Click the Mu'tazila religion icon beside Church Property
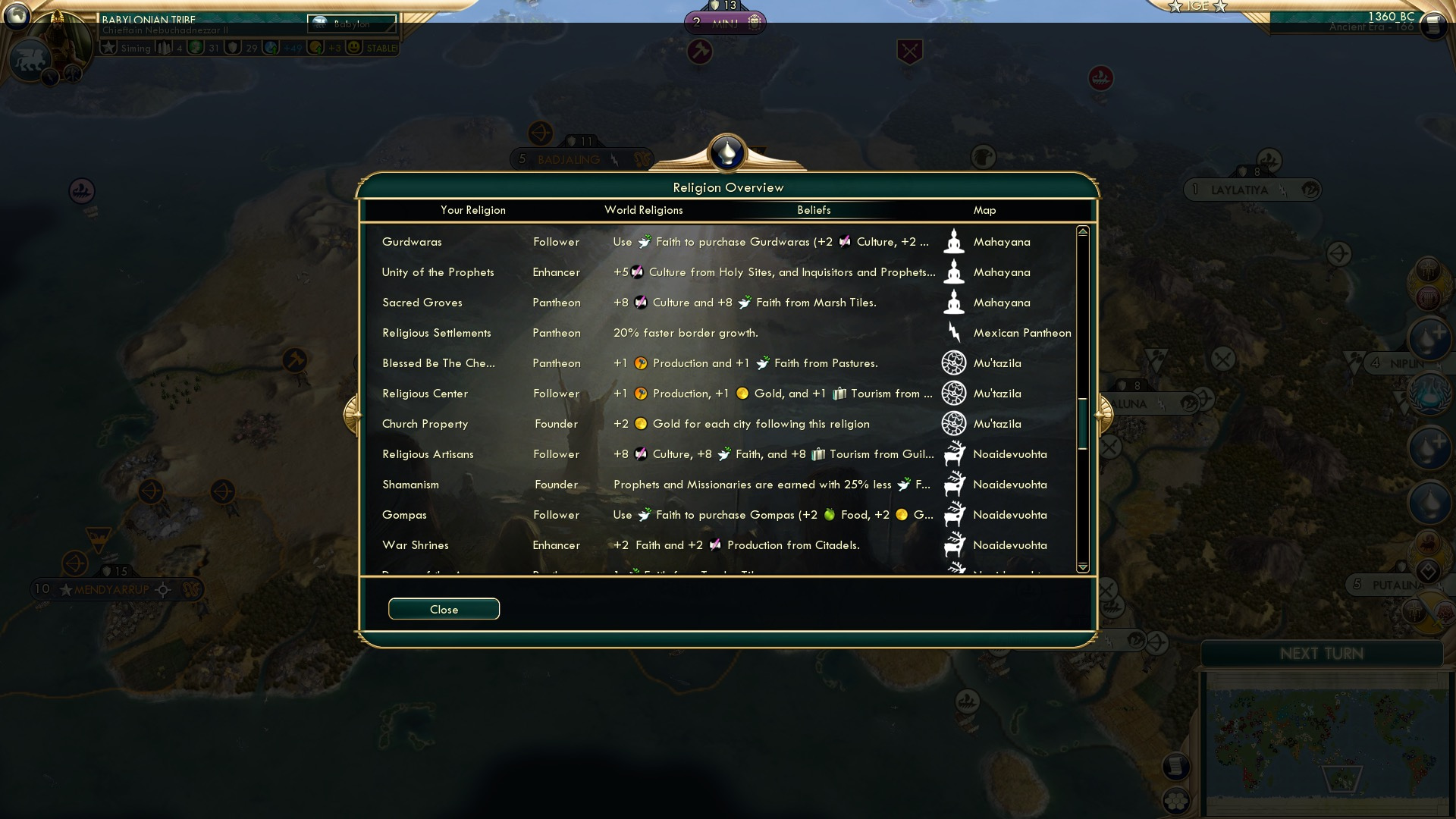1456x819 pixels. pos(954,424)
